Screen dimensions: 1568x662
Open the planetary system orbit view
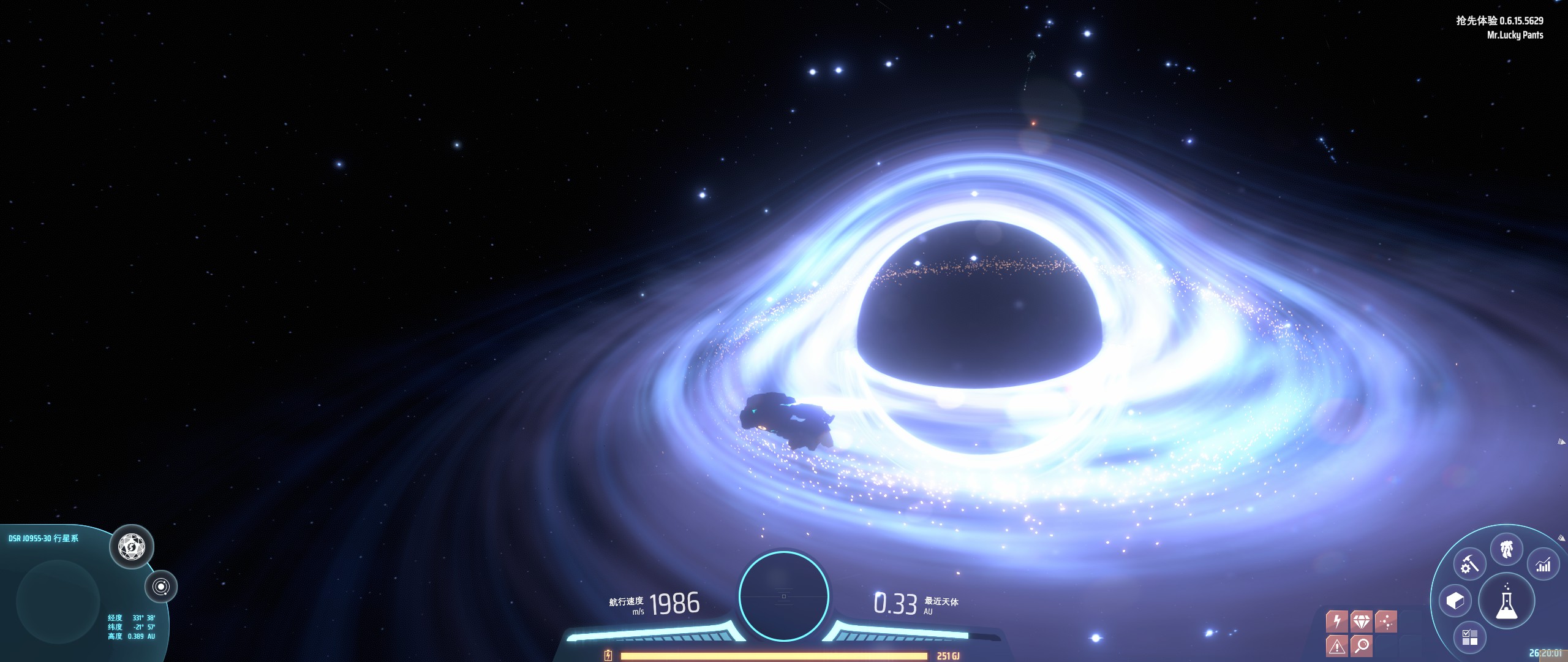161,587
